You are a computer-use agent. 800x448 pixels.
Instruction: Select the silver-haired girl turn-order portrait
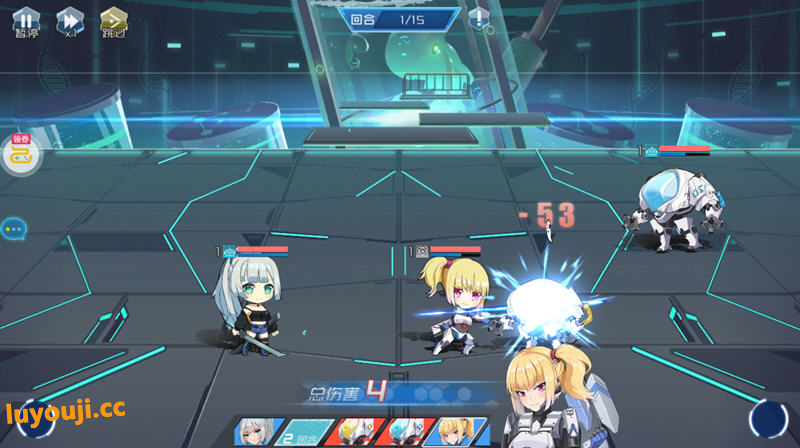(x=254, y=432)
